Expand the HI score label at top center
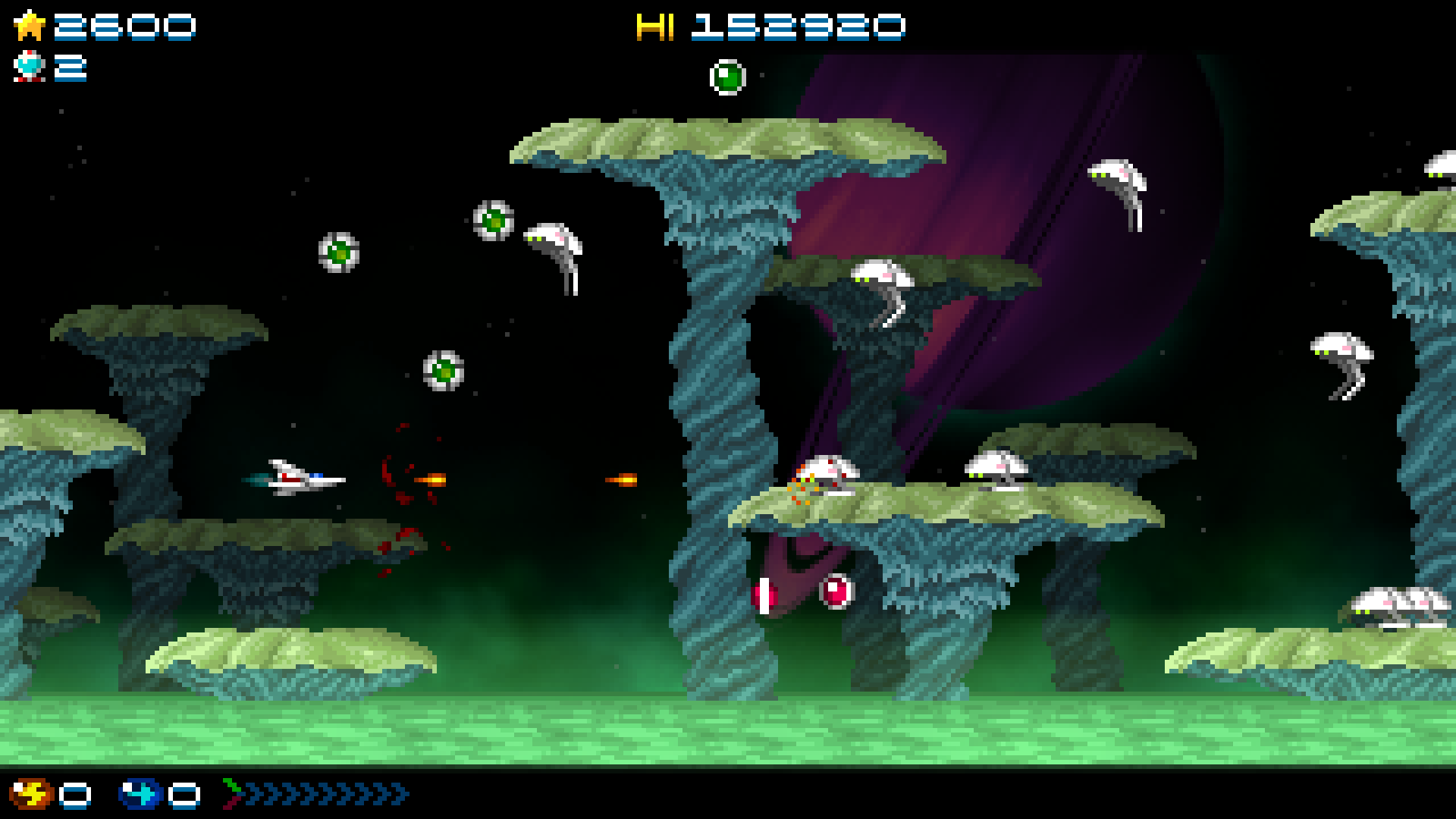This screenshot has height=819, width=1456. 656,27
